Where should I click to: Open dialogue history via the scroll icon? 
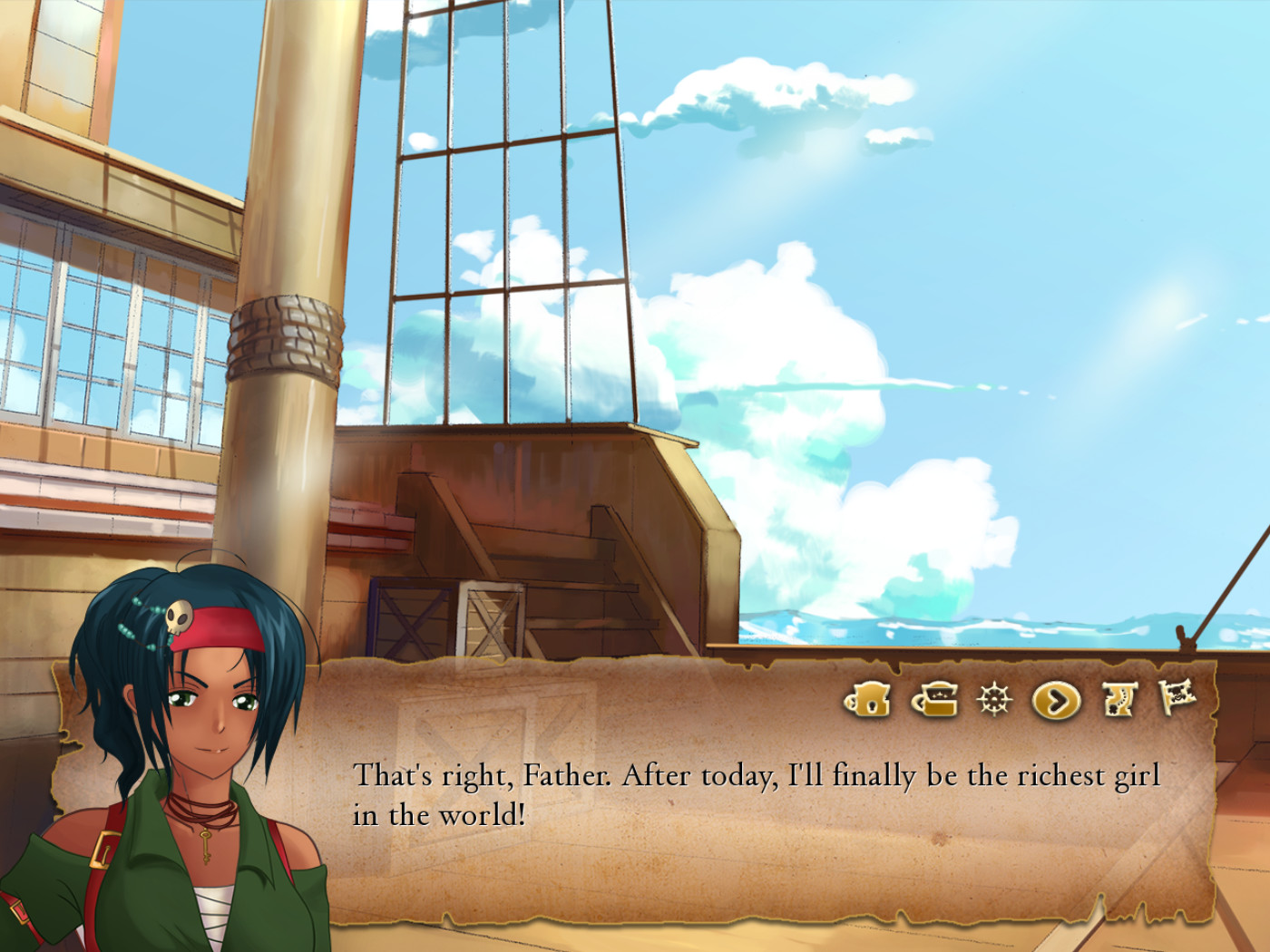click(1118, 698)
